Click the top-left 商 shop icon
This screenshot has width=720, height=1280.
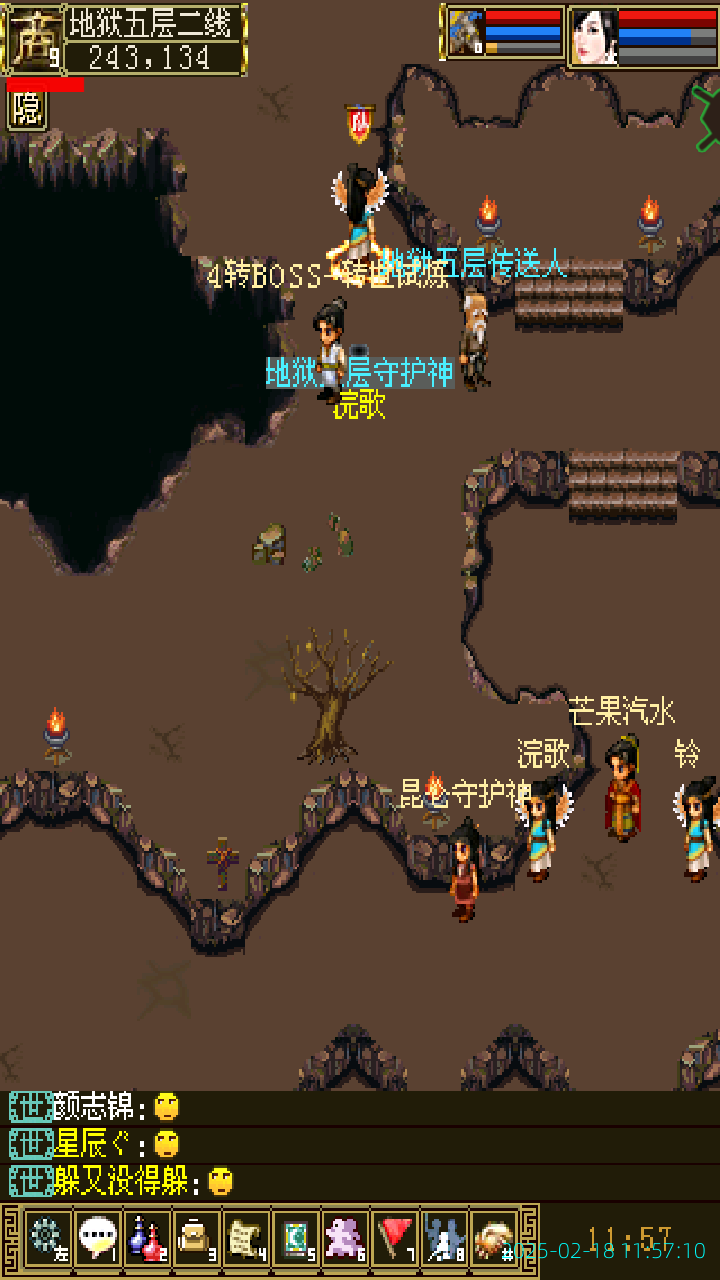[33, 38]
